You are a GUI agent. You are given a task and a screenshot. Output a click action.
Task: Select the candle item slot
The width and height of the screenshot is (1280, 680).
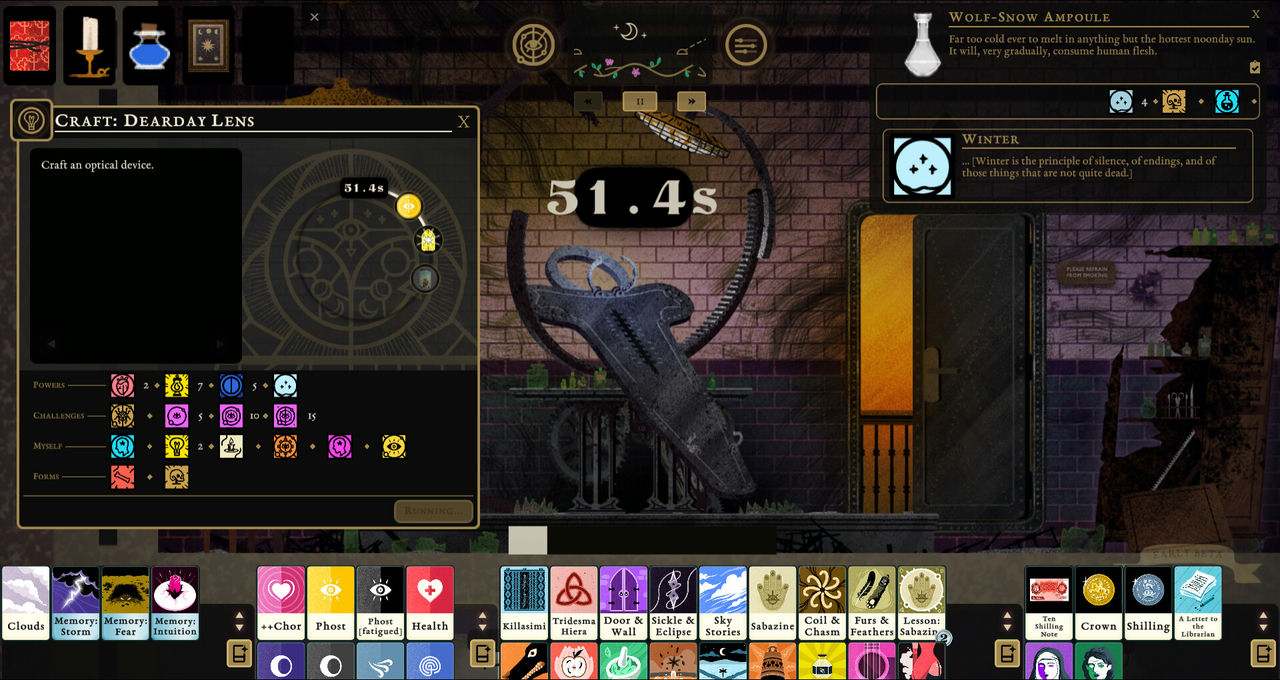pyautogui.click(x=89, y=46)
